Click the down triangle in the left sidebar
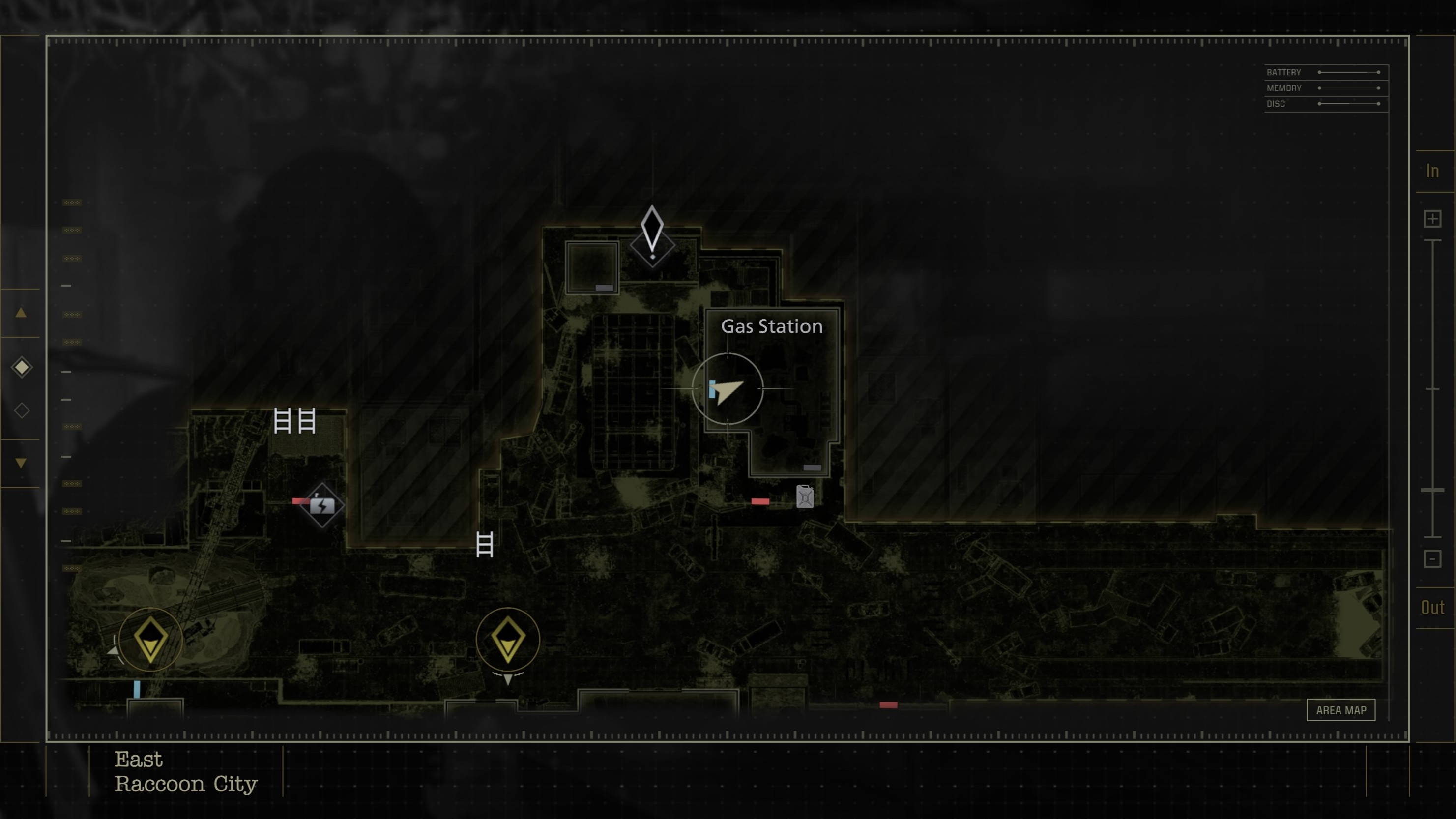This screenshot has height=819, width=1456. click(22, 463)
